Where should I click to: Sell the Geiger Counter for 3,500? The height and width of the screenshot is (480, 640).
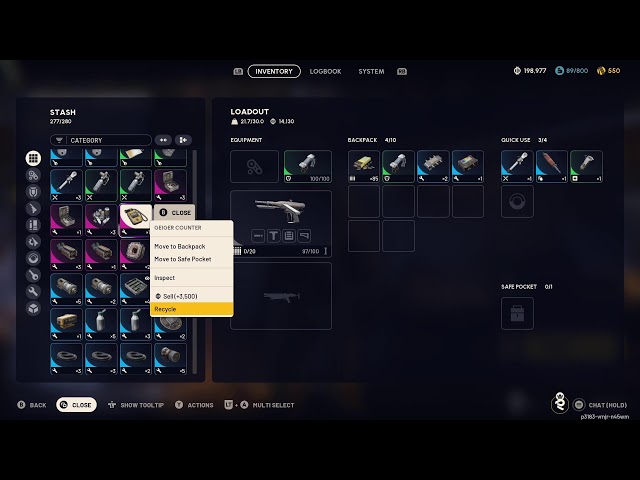(191, 296)
